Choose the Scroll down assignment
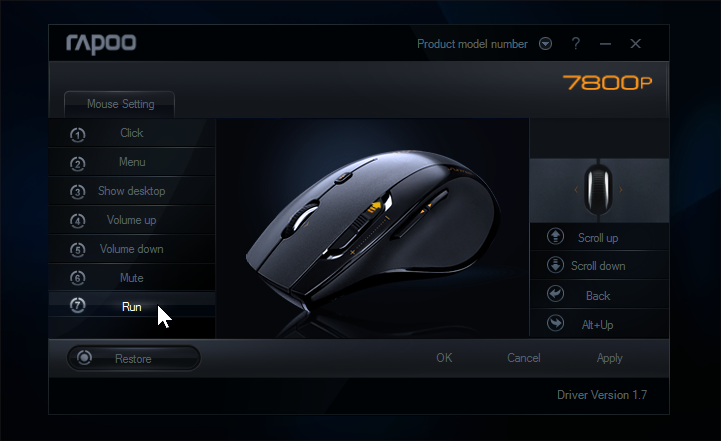This screenshot has width=721, height=441. coord(598,266)
